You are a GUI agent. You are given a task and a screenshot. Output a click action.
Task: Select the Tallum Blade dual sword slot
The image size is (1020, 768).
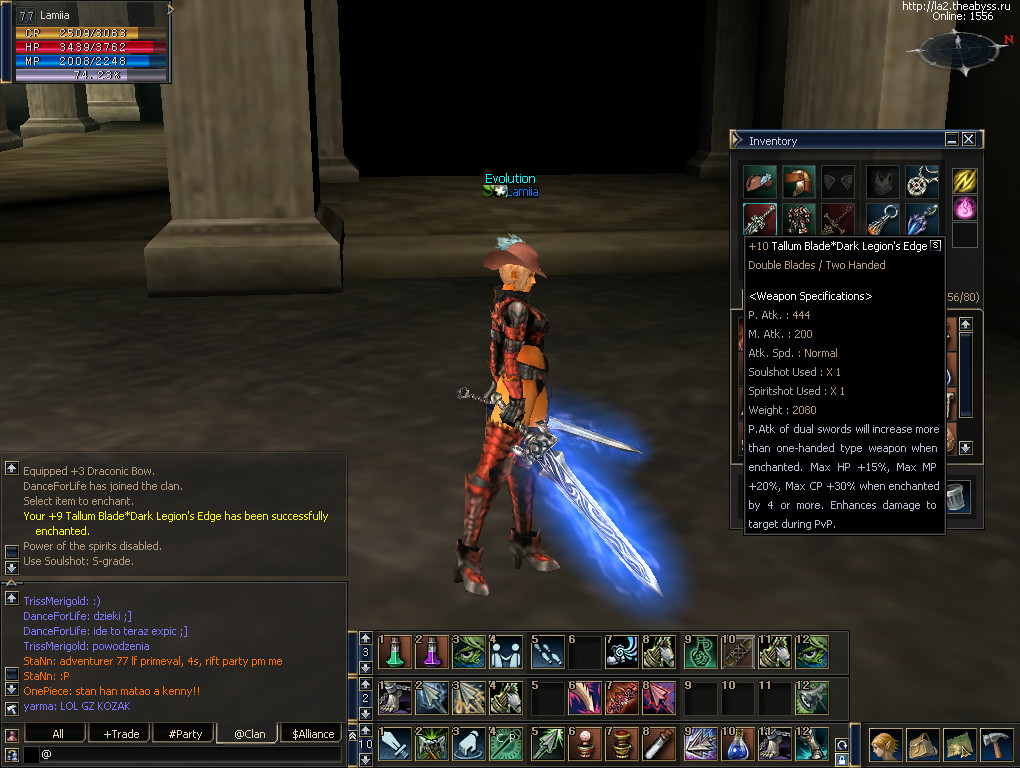click(x=759, y=219)
